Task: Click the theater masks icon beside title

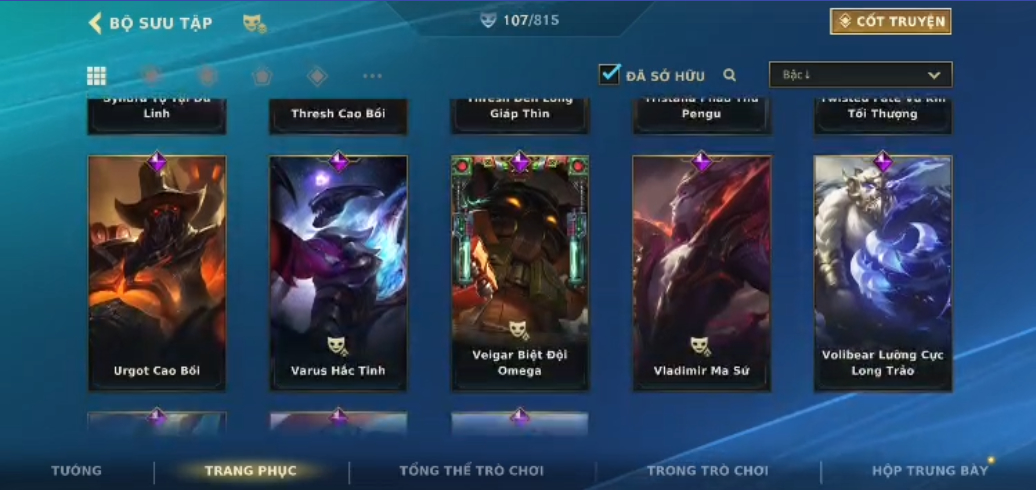Action: 254,22
